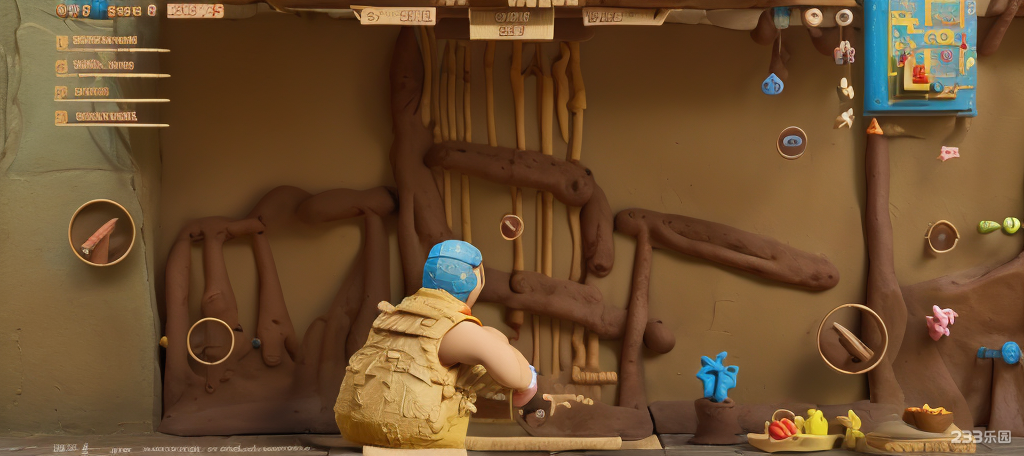Viewport: 1024px width, 456px height.
Task: Choose the empty ring marker
Action: [210, 341]
